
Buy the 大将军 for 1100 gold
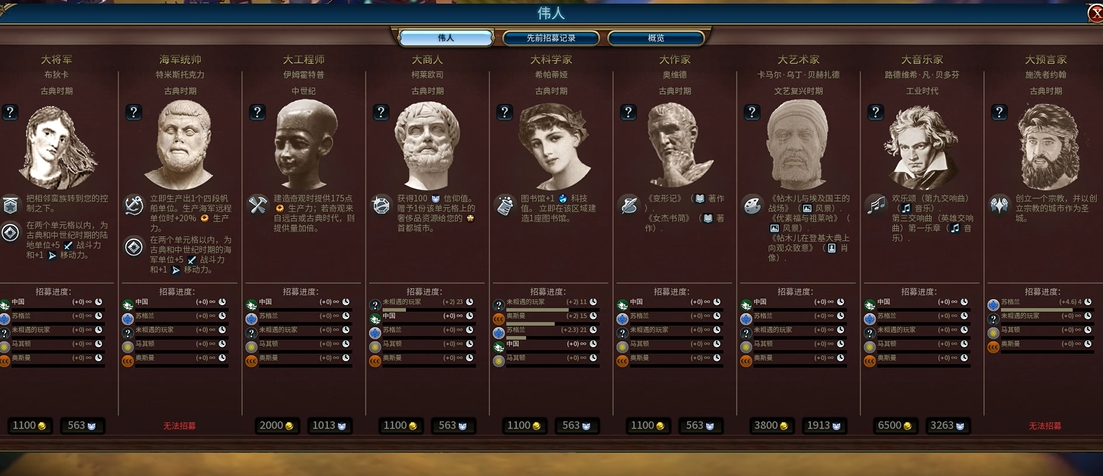click(x=28, y=425)
